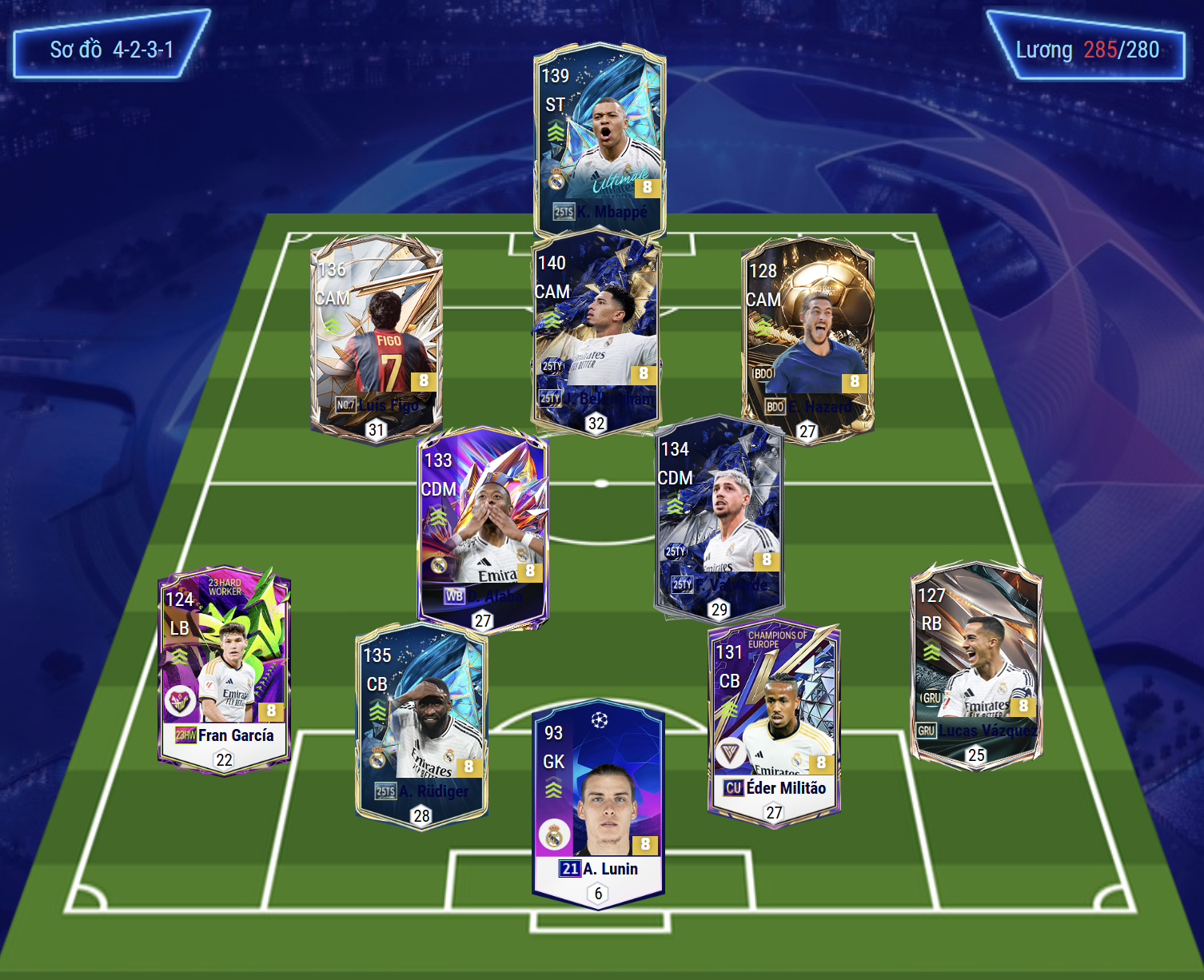Choose the Lucas Vázquez right-back card
1204x980 pixels.
pyautogui.click(x=976, y=663)
